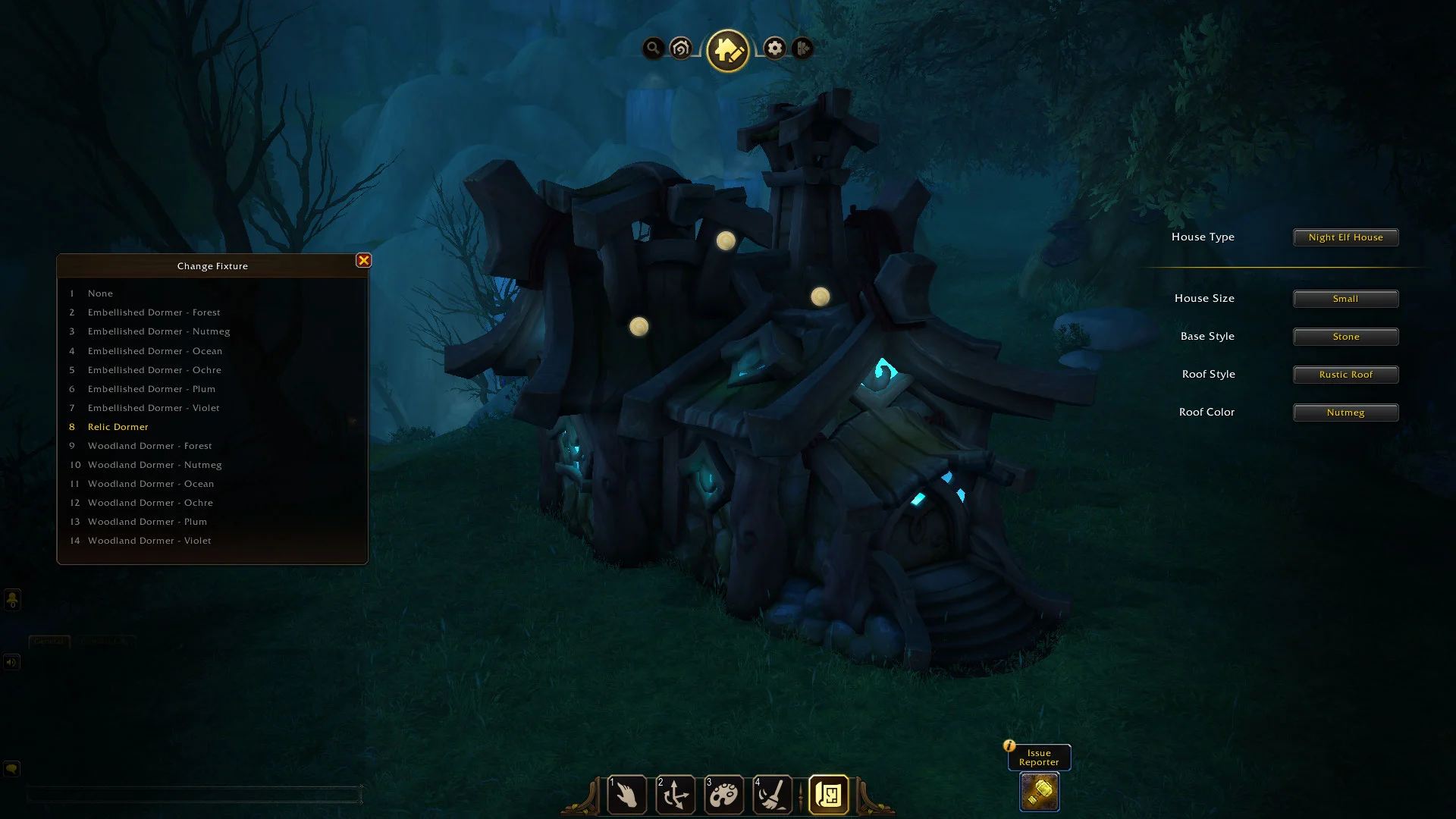This screenshot has height=819, width=1456.
Task: Change the Rustic Roof style dropdown
Action: tap(1345, 375)
